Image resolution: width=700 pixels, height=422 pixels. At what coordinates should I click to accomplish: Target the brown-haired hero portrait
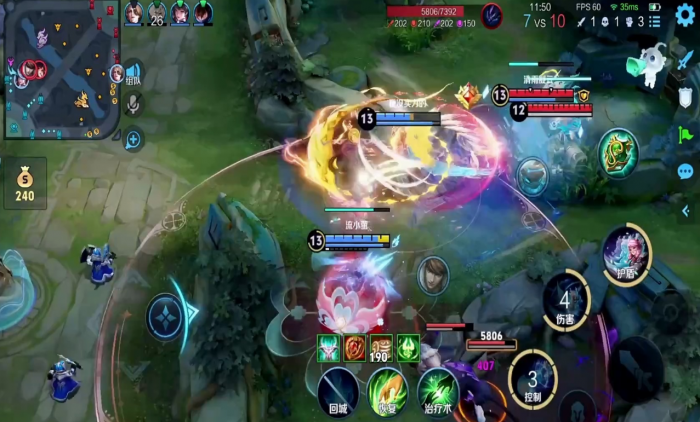coord(433,274)
